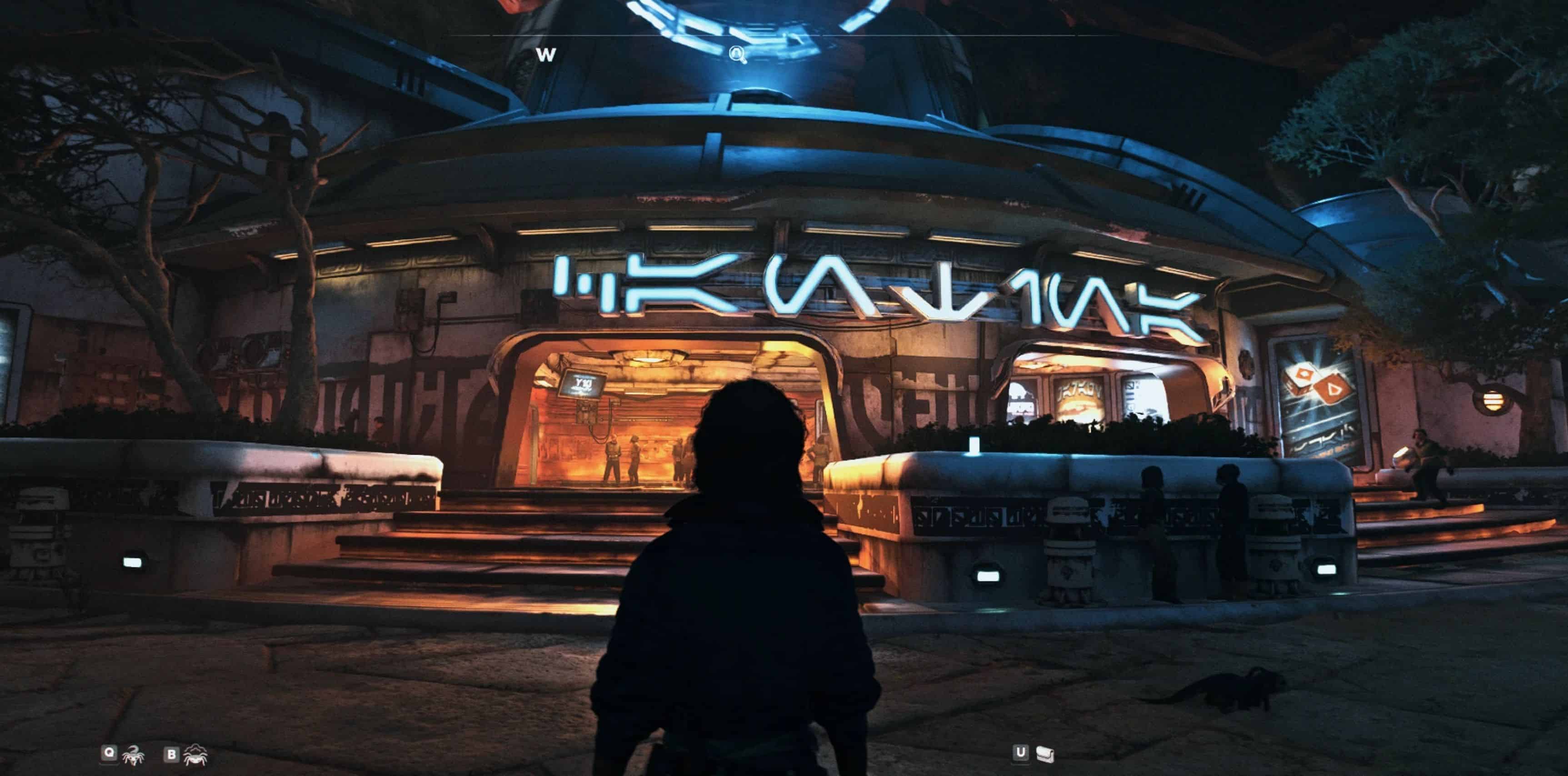Image resolution: width=1568 pixels, height=776 pixels.
Task: Click the magnifying glass marker on the compass
Action: pos(738,55)
